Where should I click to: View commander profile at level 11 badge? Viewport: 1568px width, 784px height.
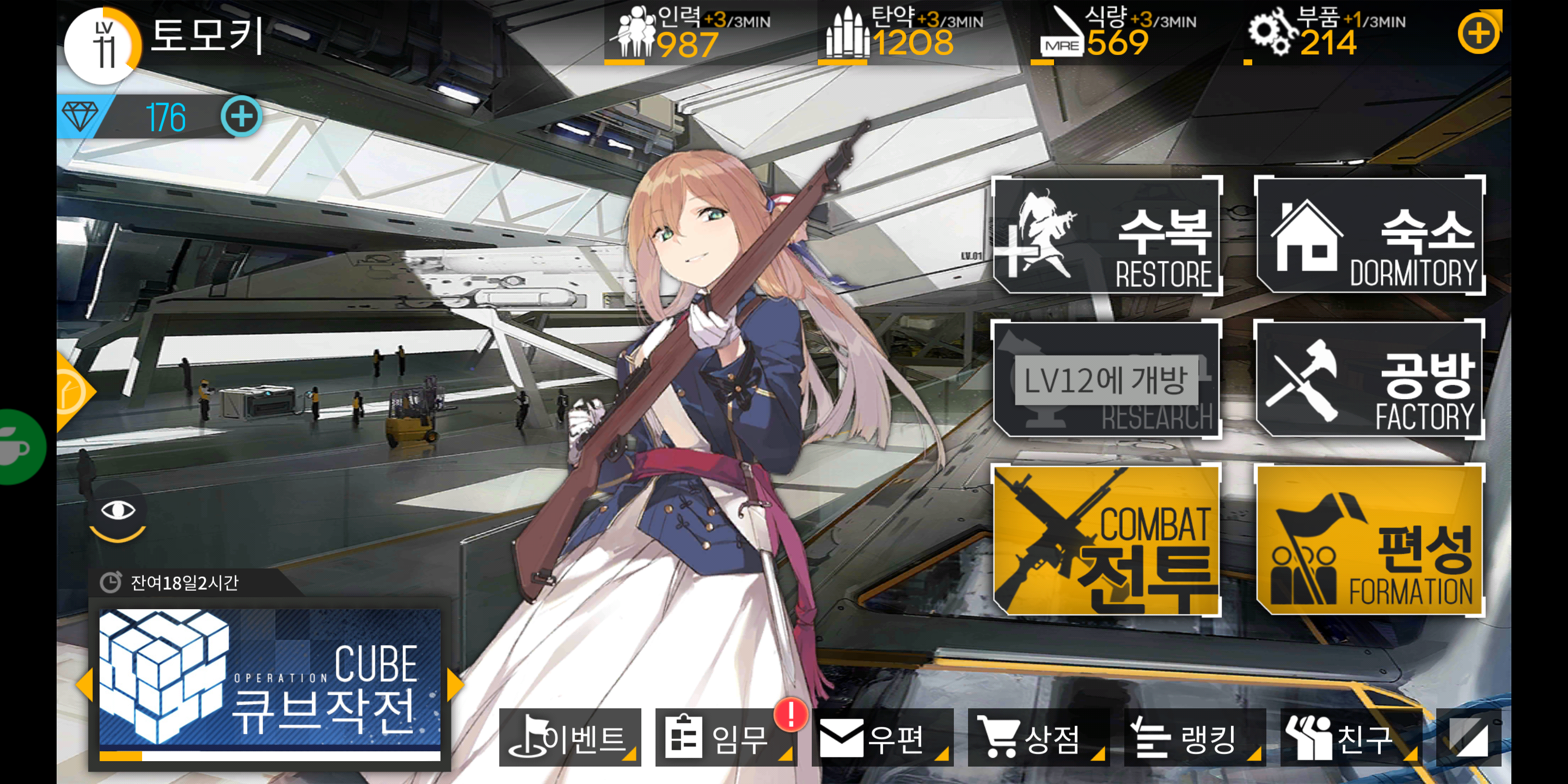(103, 46)
